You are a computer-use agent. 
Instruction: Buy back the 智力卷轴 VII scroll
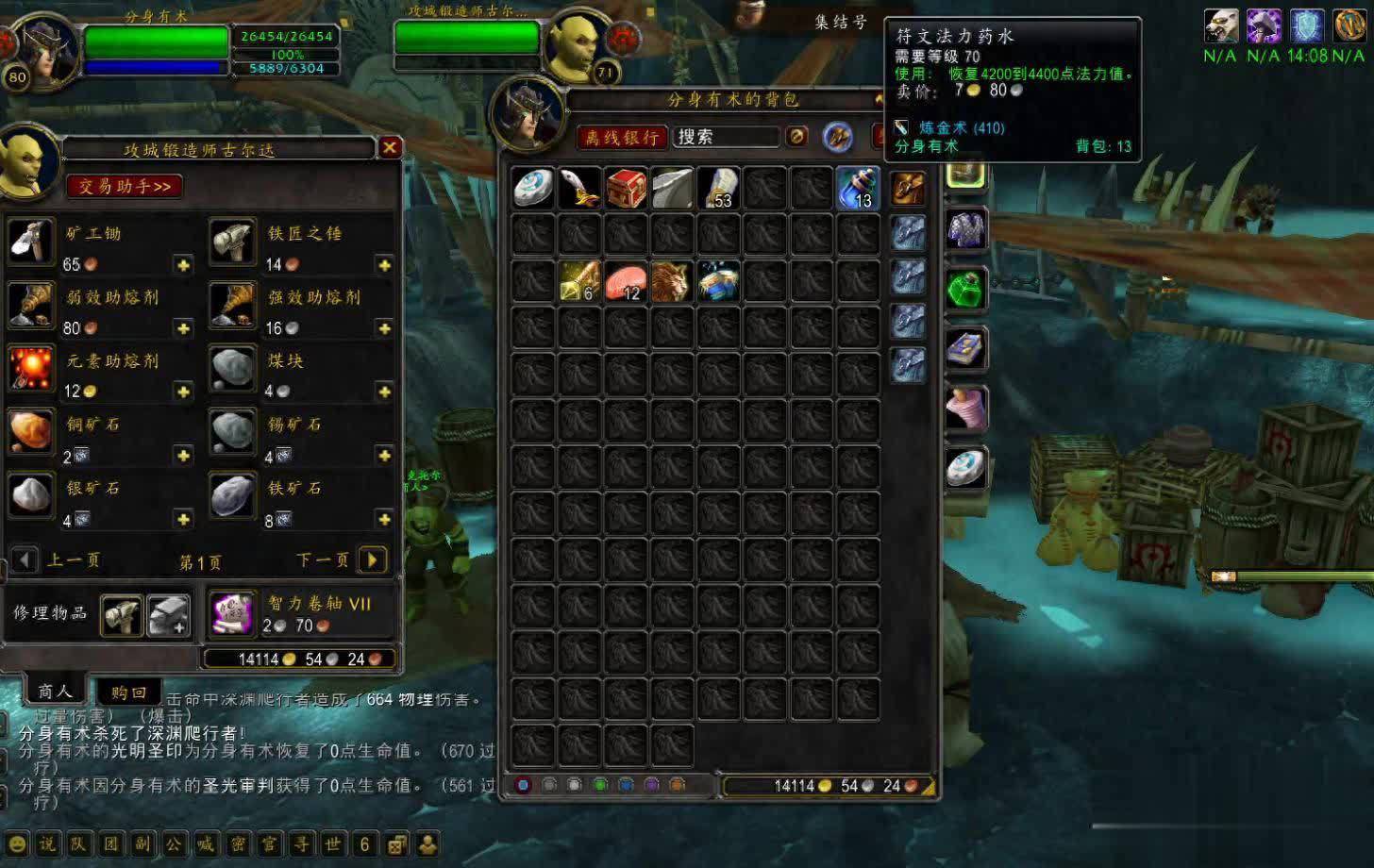point(232,614)
